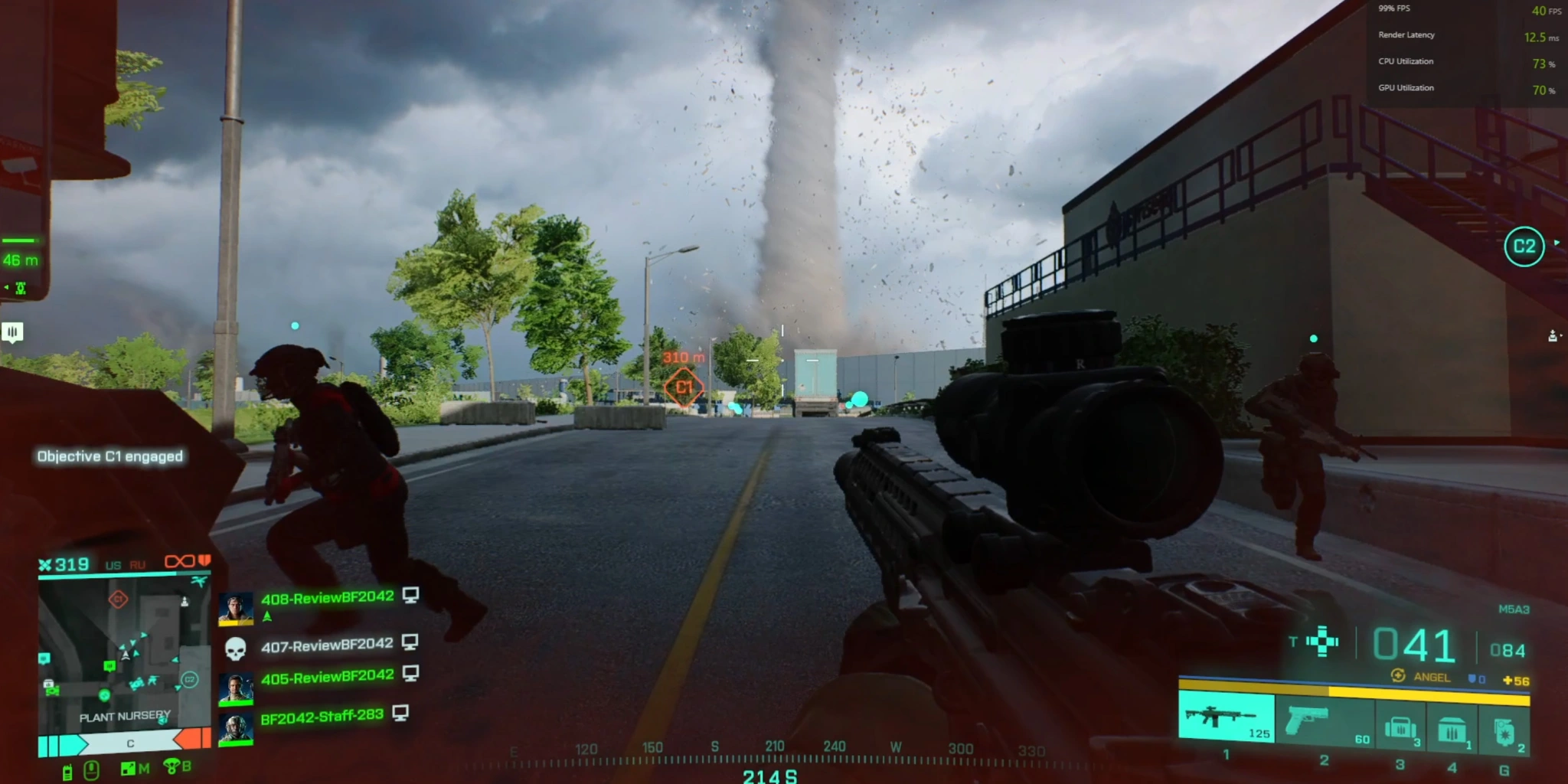Image resolution: width=1568 pixels, height=784 pixels.
Task: Select the ammo pouch gadget slot
Action: 1400,727
